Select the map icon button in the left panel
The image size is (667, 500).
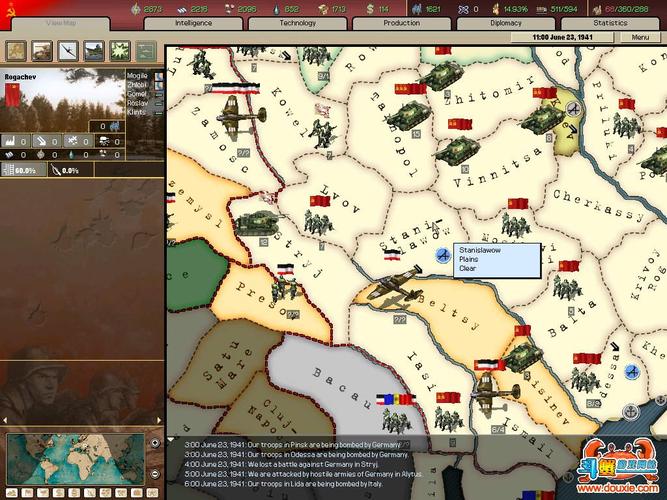click(18, 51)
